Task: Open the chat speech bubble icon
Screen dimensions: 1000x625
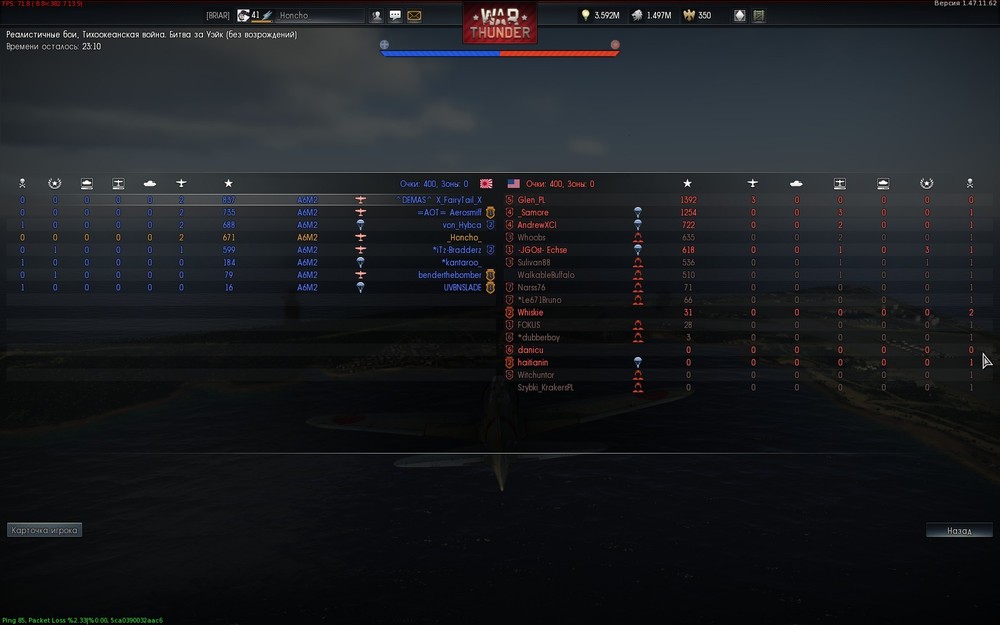Action: 395,16
